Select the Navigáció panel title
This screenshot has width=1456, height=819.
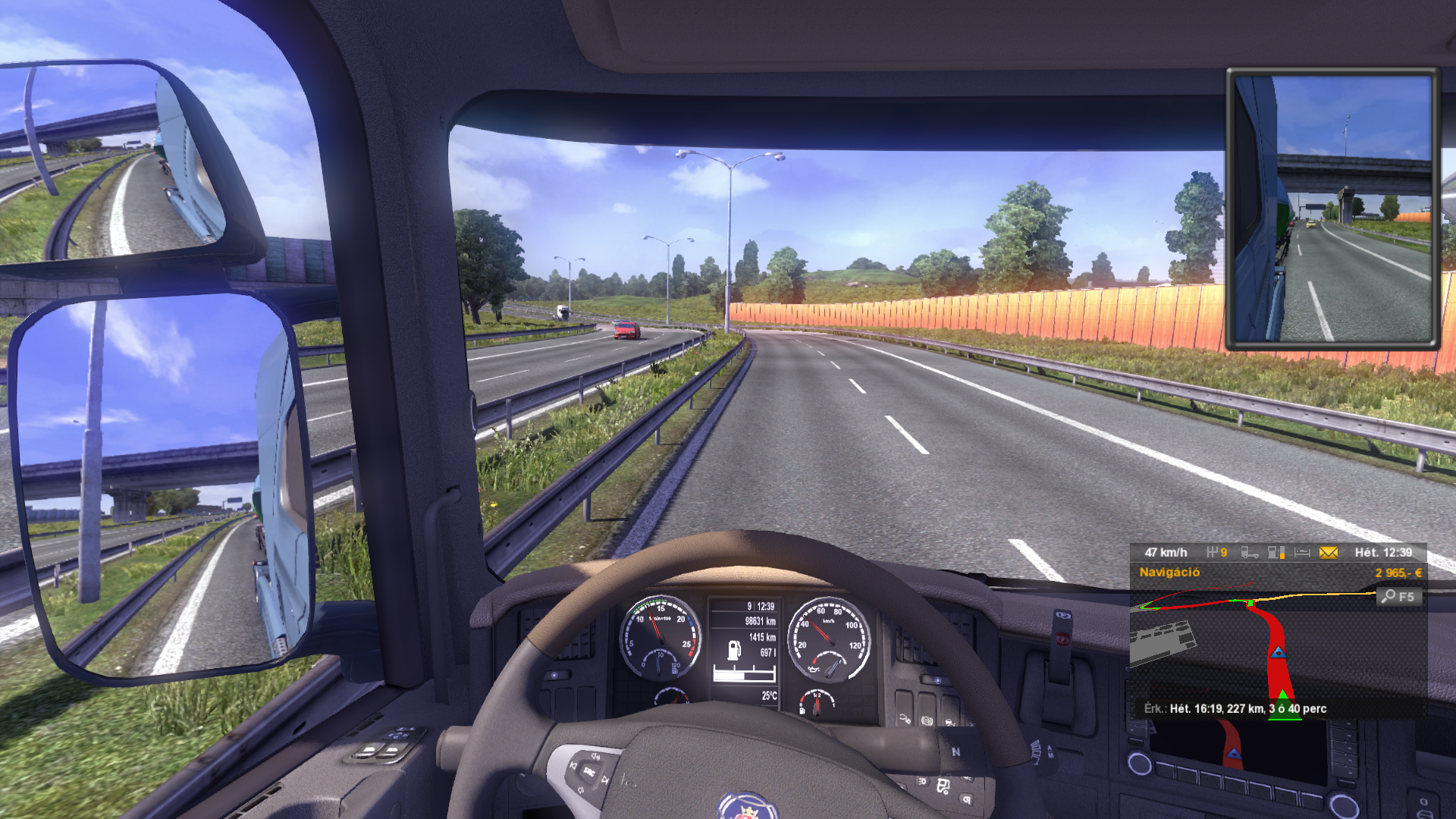(1169, 573)
